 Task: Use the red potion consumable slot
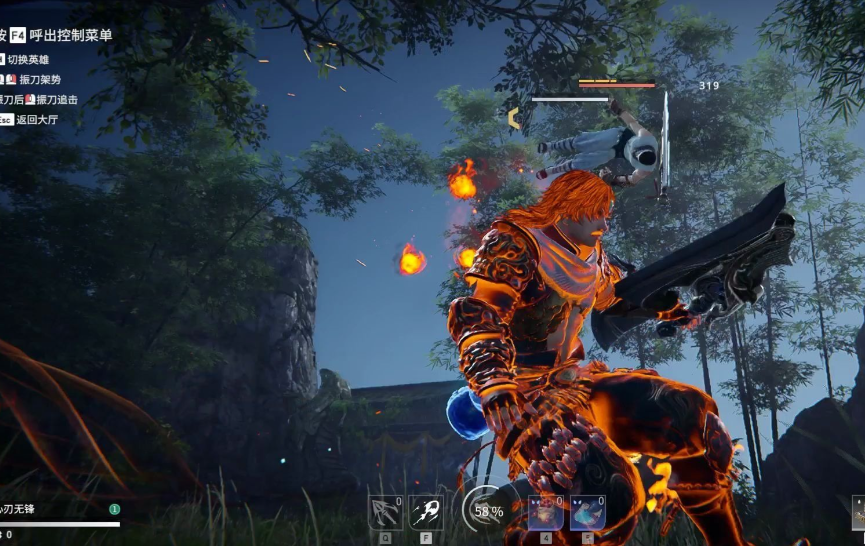coord(545,512)
